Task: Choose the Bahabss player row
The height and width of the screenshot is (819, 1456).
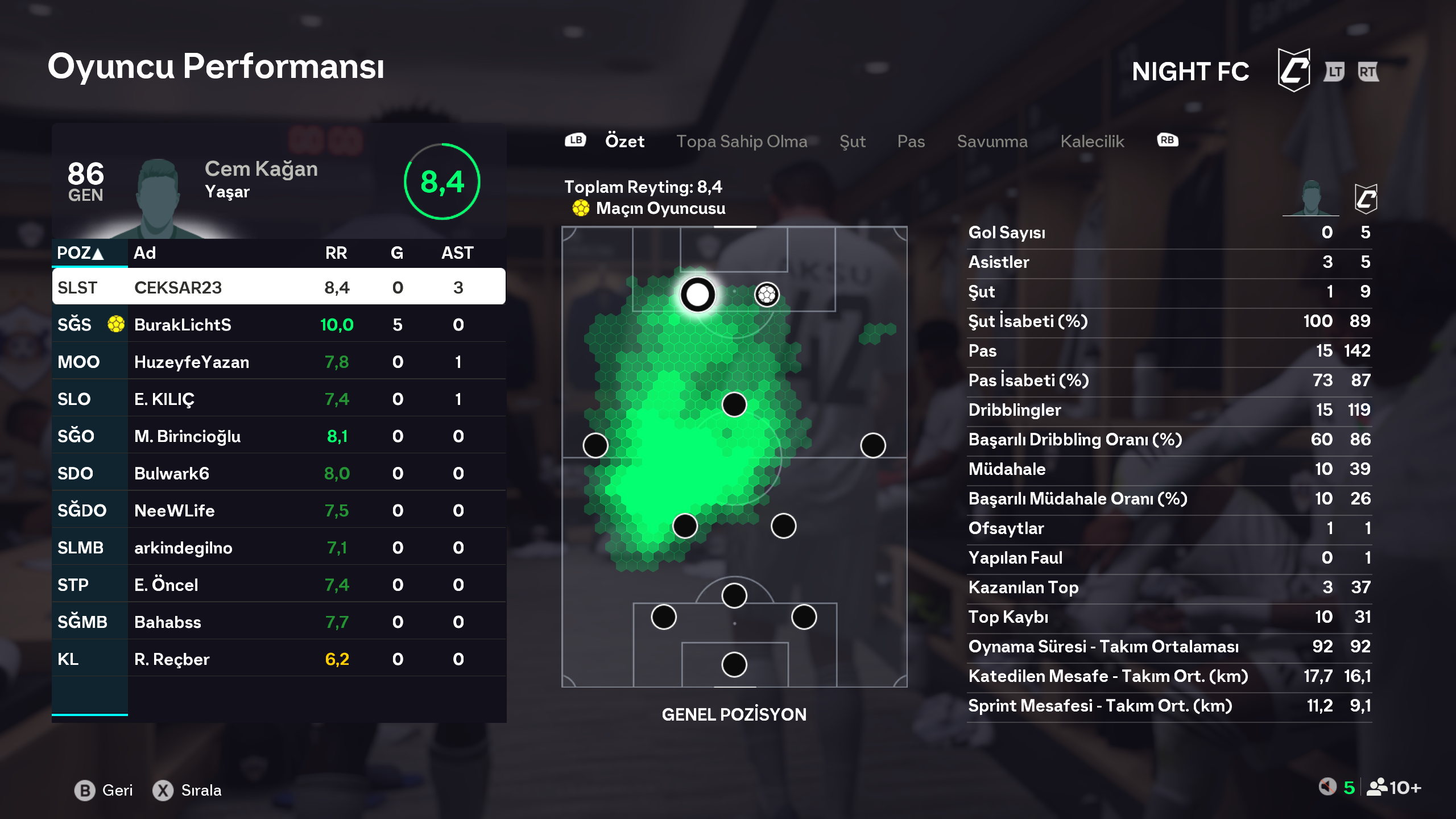Action: coord(279,622)
